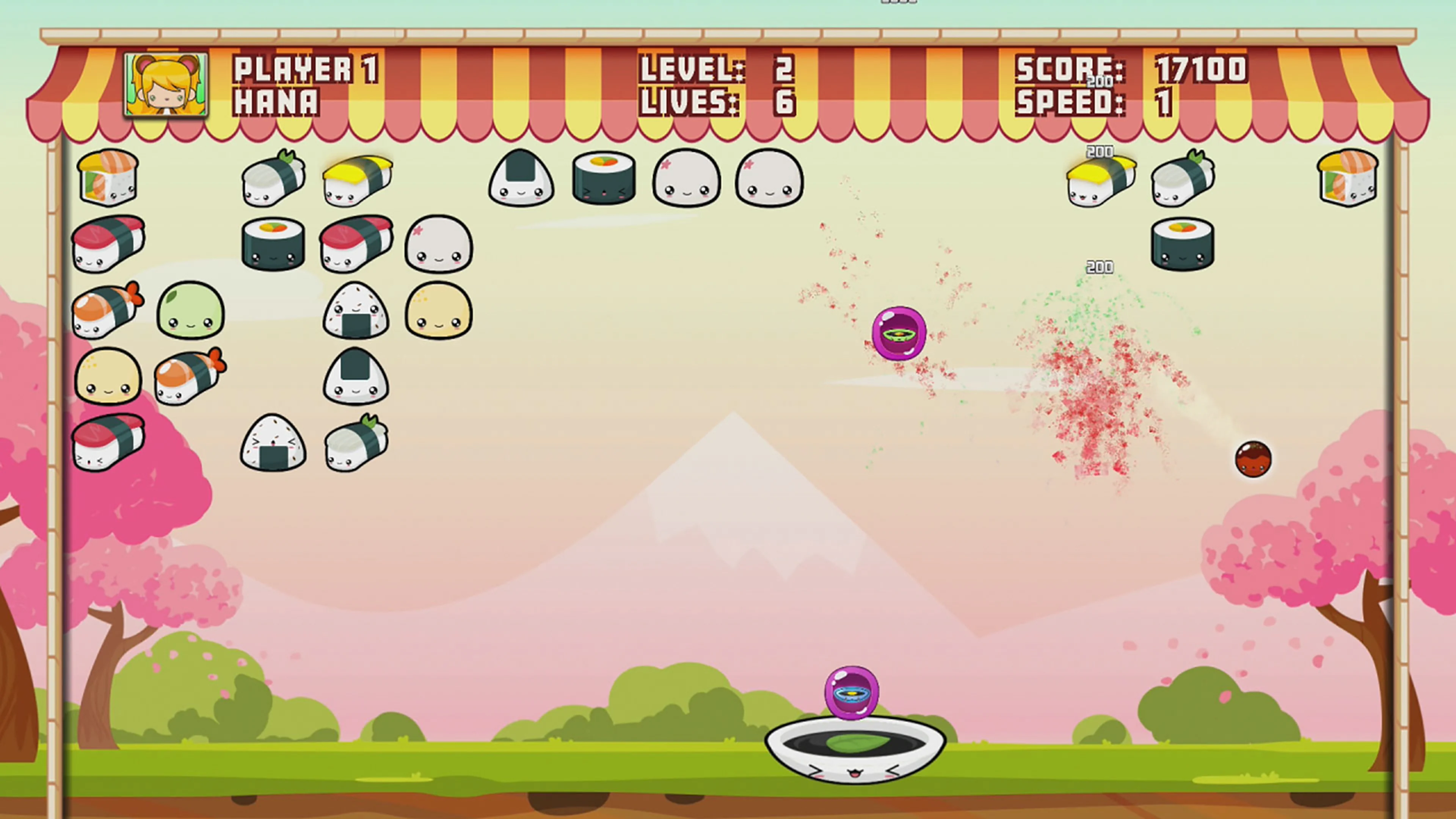Screen dimensions: 1456x819
Task: Click the purple soy sauce power-up mid-screen
Action: 899,334
